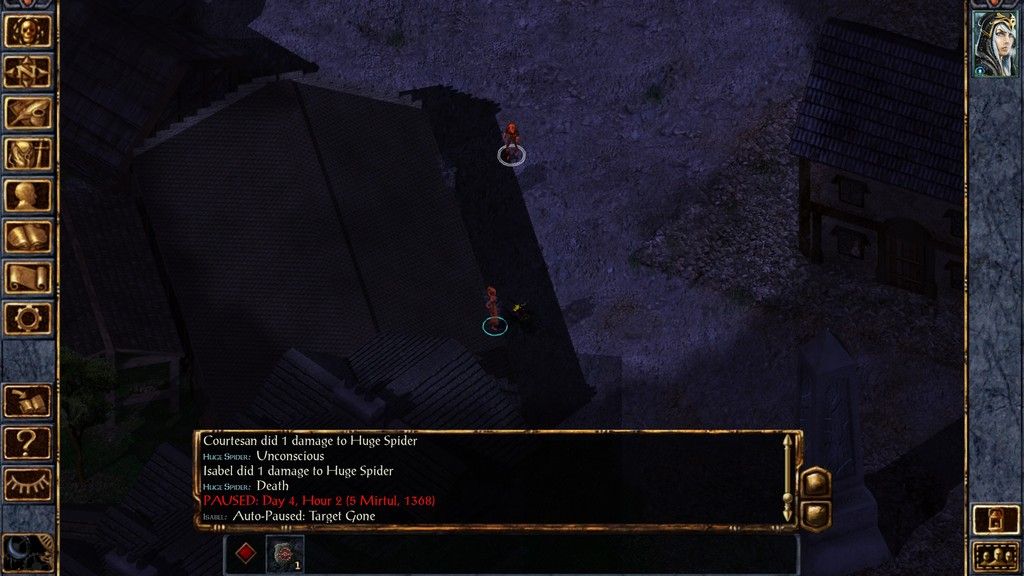The width and height of the screenshot is (1024, 576).
Task: Toggle interface visibility with the closed eye icon
Action: pos(27,483)
